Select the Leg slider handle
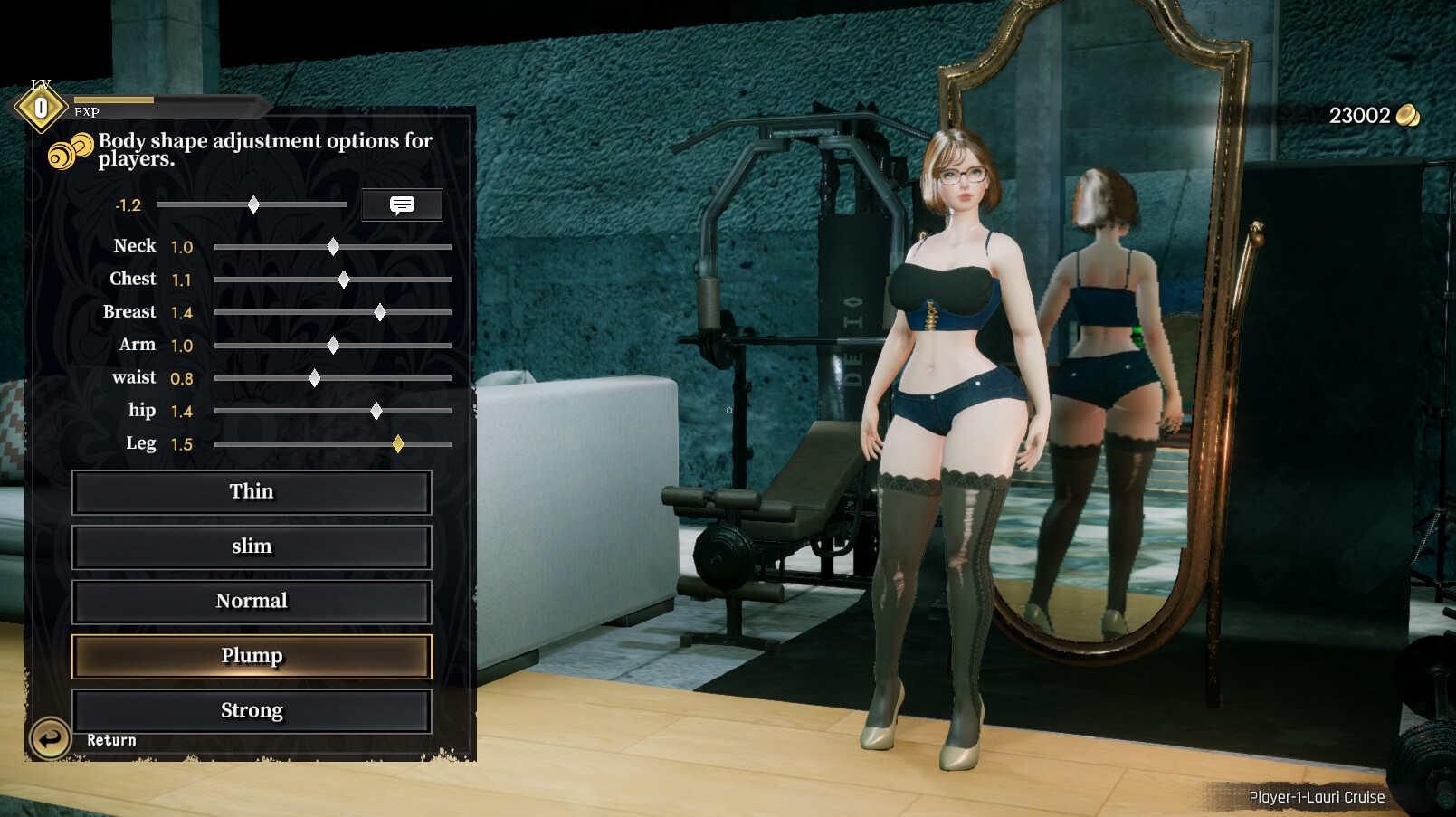The height and width of the screenshot is (817, 1456). (398, 444)
